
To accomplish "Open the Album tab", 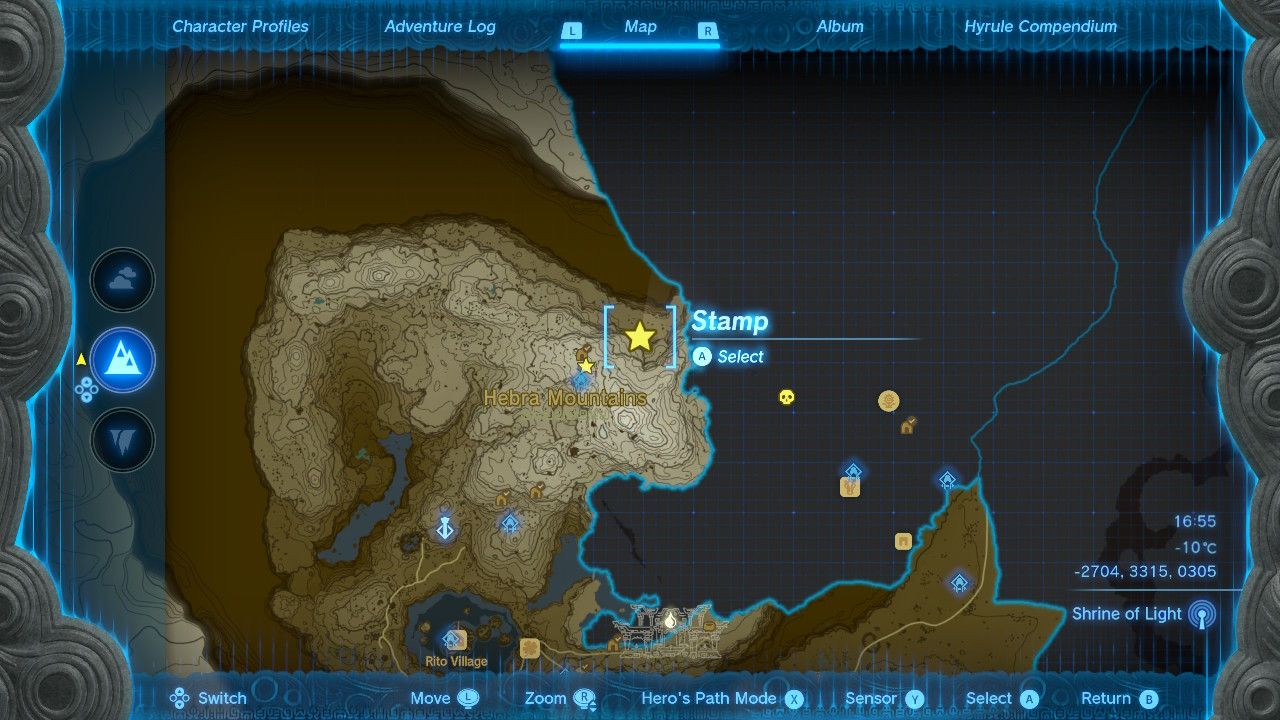I will (x=840, y=27).
